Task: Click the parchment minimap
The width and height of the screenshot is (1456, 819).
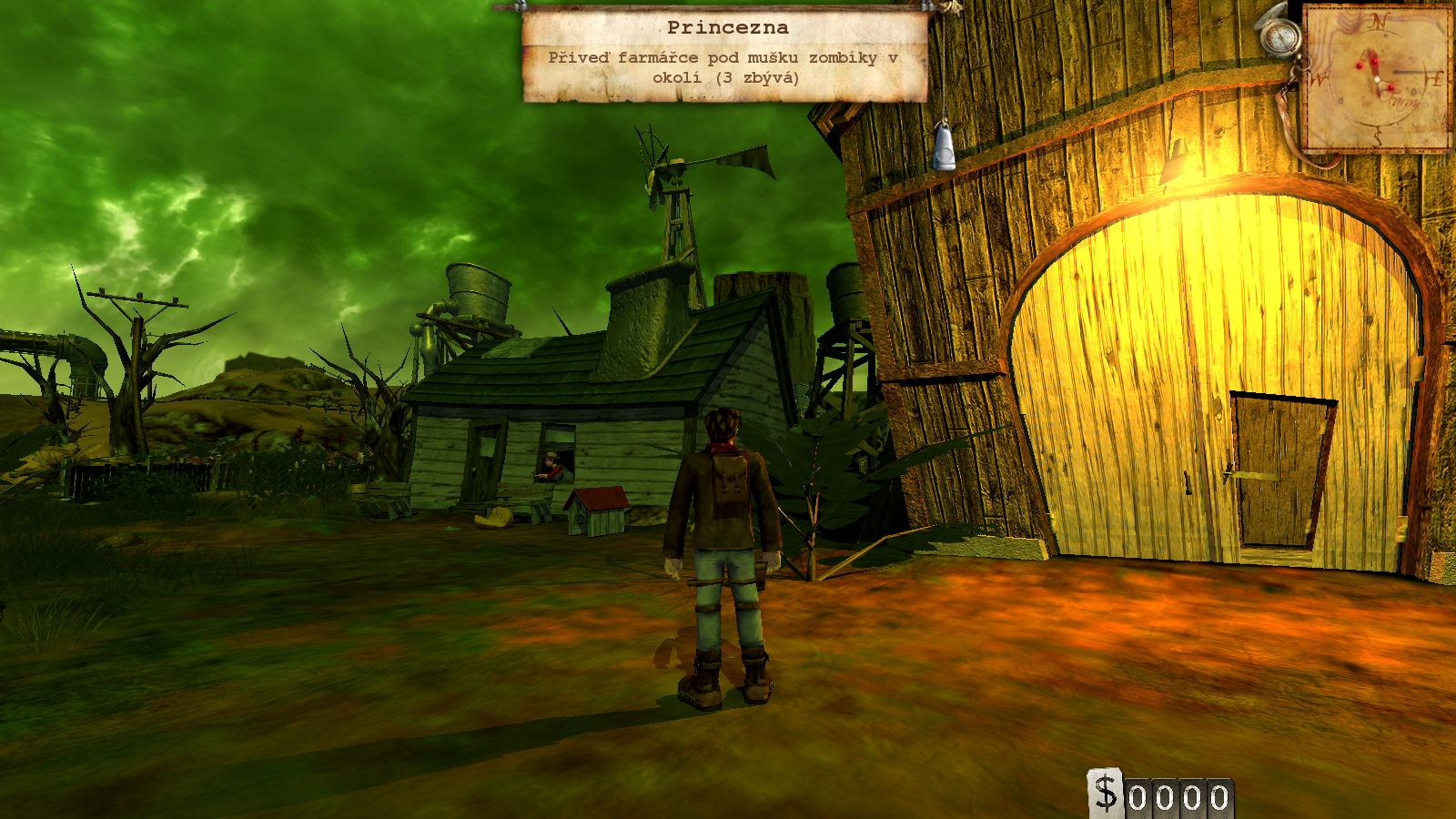Action: 1378,78
